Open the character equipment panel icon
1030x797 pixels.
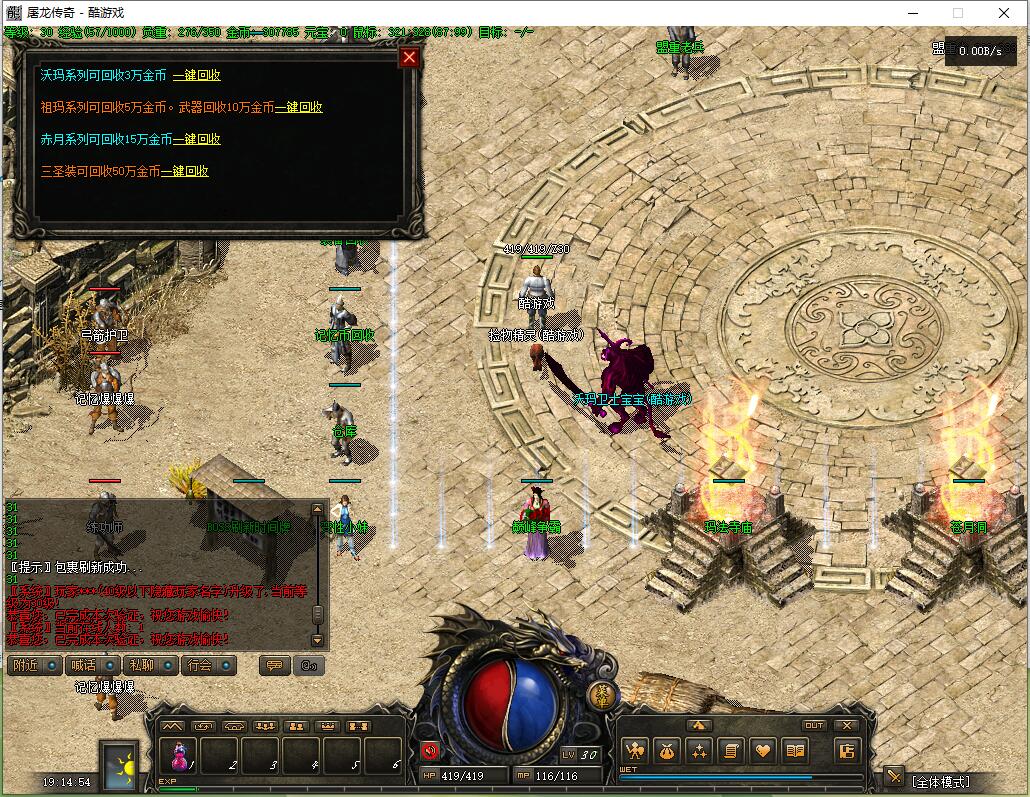pos(634,750)
